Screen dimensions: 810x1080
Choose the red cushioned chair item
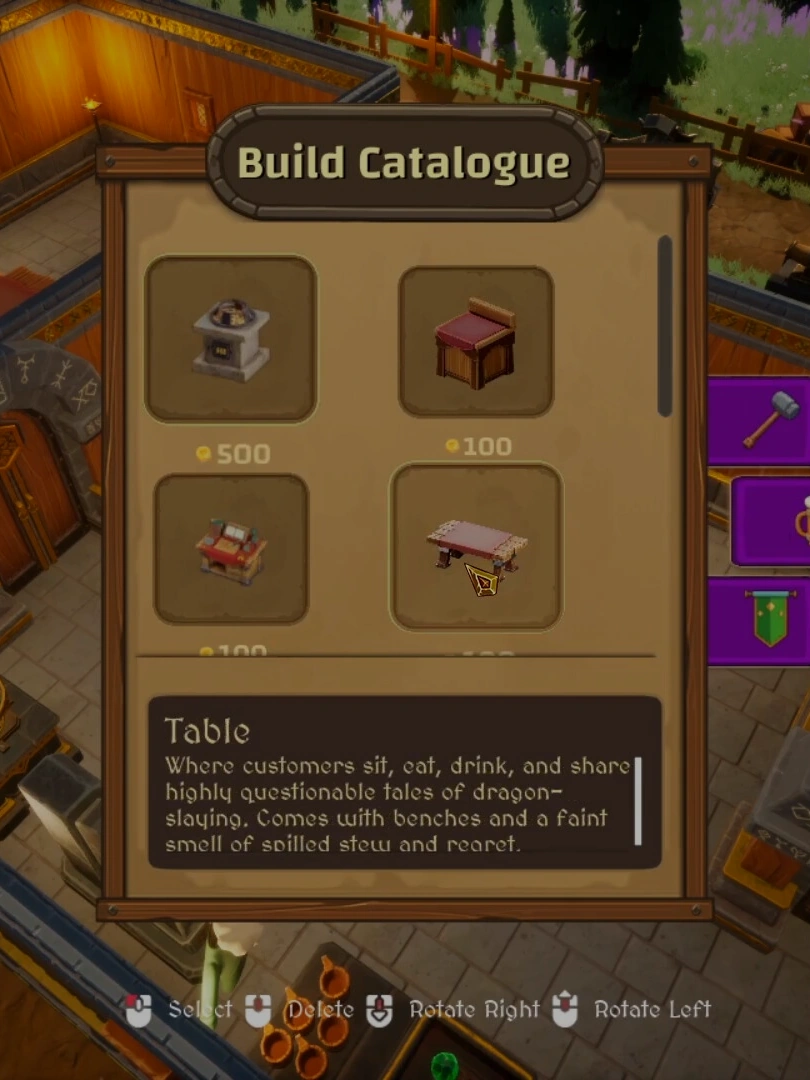pos(476,342)
